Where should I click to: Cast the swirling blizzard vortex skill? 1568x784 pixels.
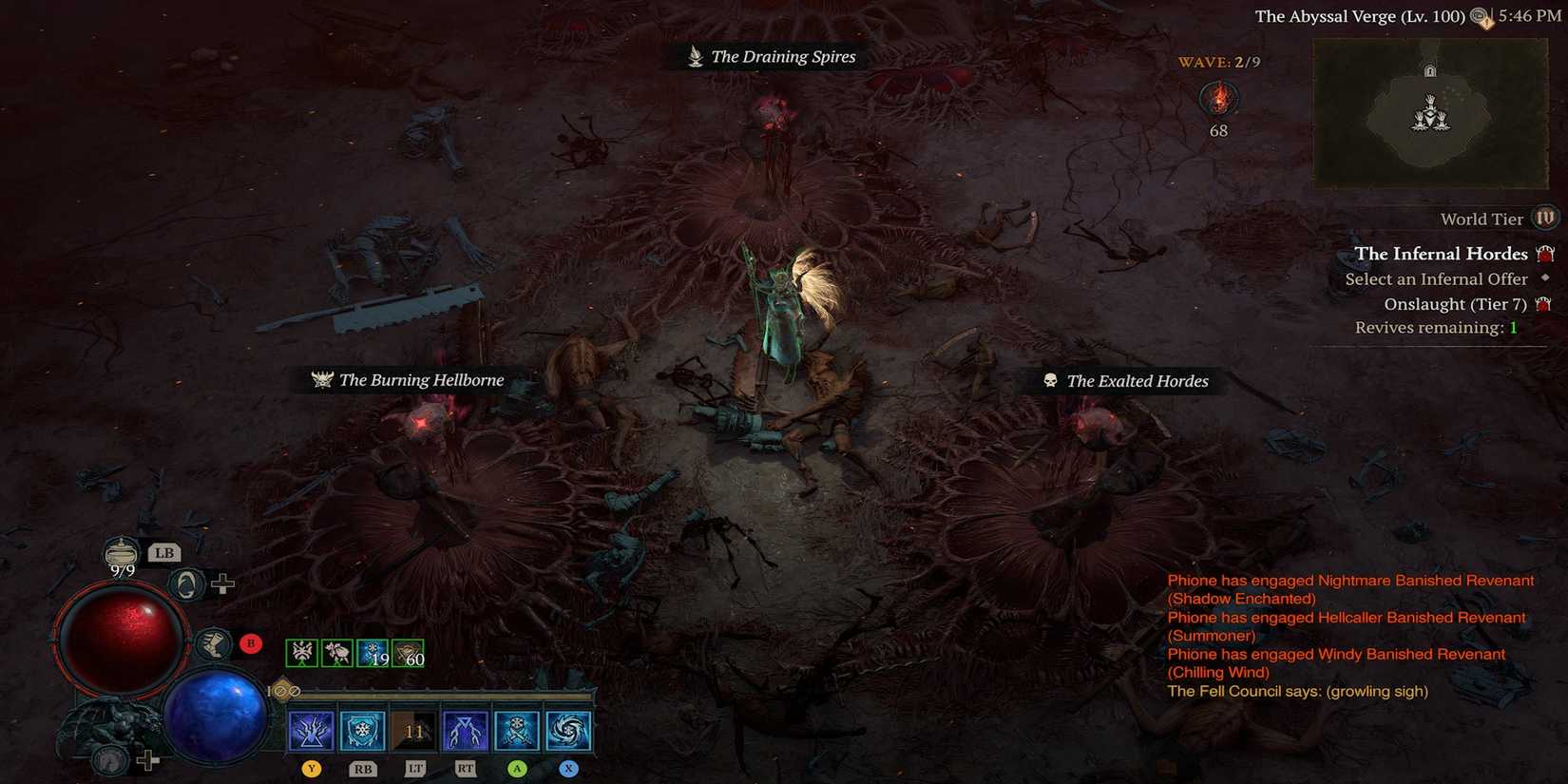(x=568, y=731)
